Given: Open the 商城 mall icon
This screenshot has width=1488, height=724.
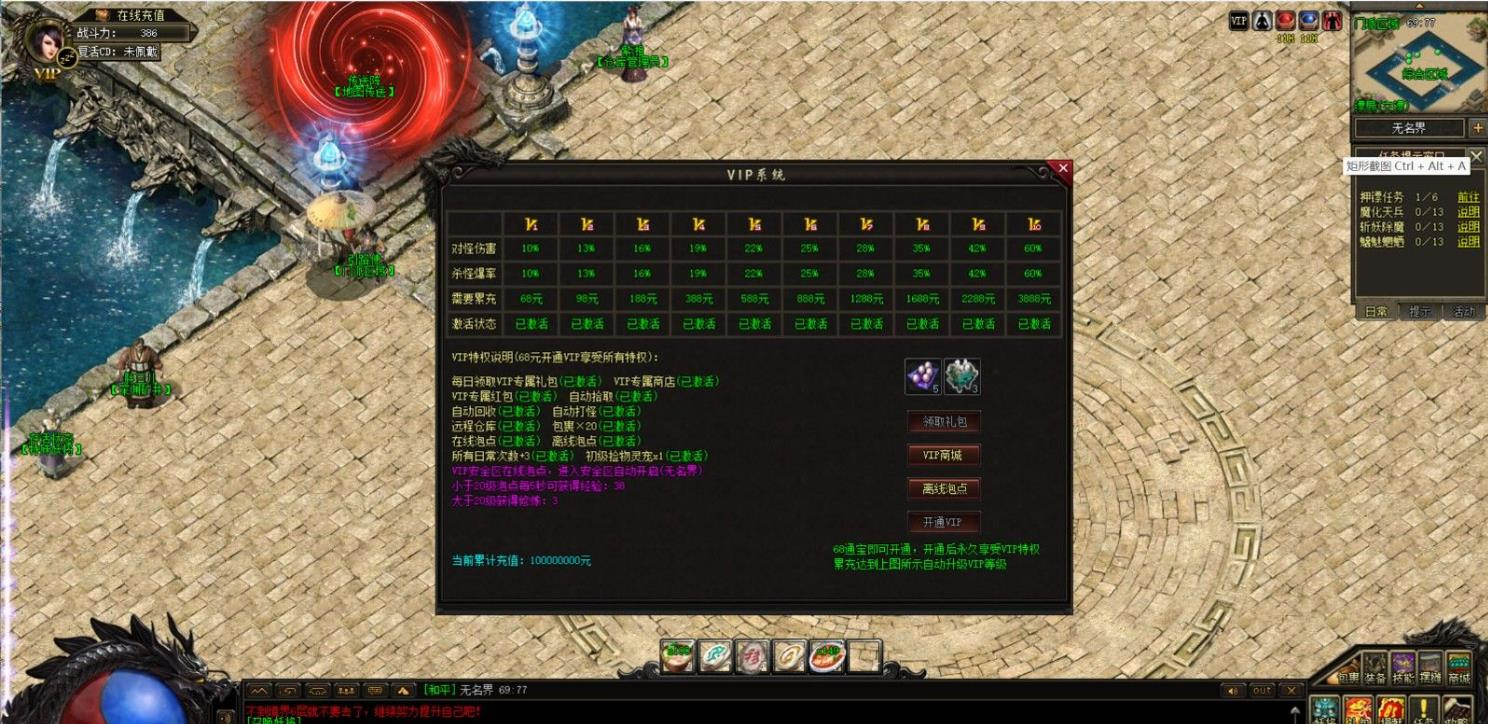Looking at the screenshot, I should [1460, 666].
